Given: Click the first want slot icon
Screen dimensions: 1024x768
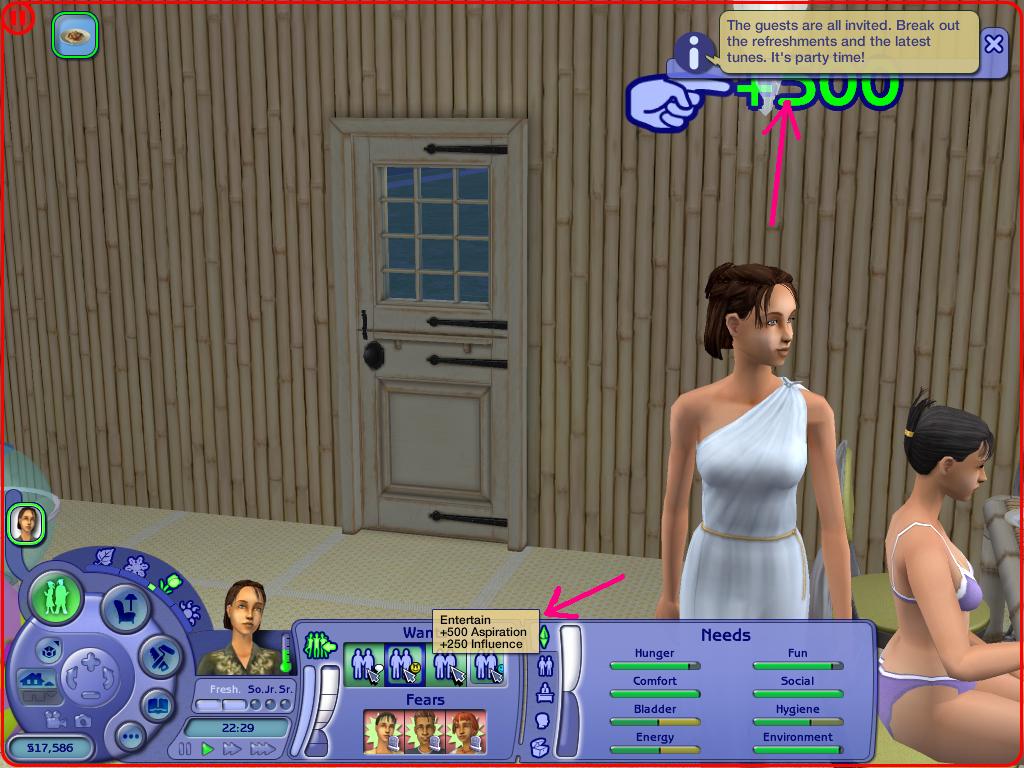Looking at the screenshot, I should tap(363, 665).
